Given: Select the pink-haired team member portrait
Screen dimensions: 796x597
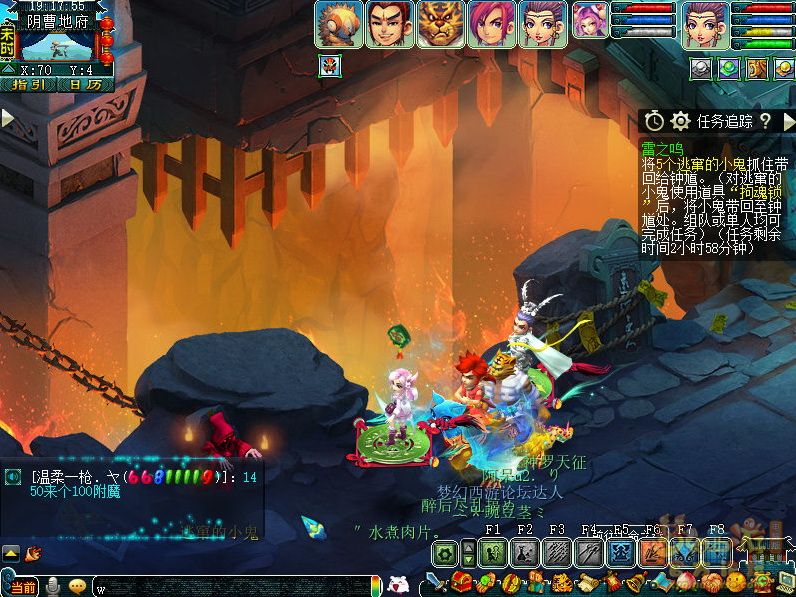Looking at the screenshot, I should 491,24.
